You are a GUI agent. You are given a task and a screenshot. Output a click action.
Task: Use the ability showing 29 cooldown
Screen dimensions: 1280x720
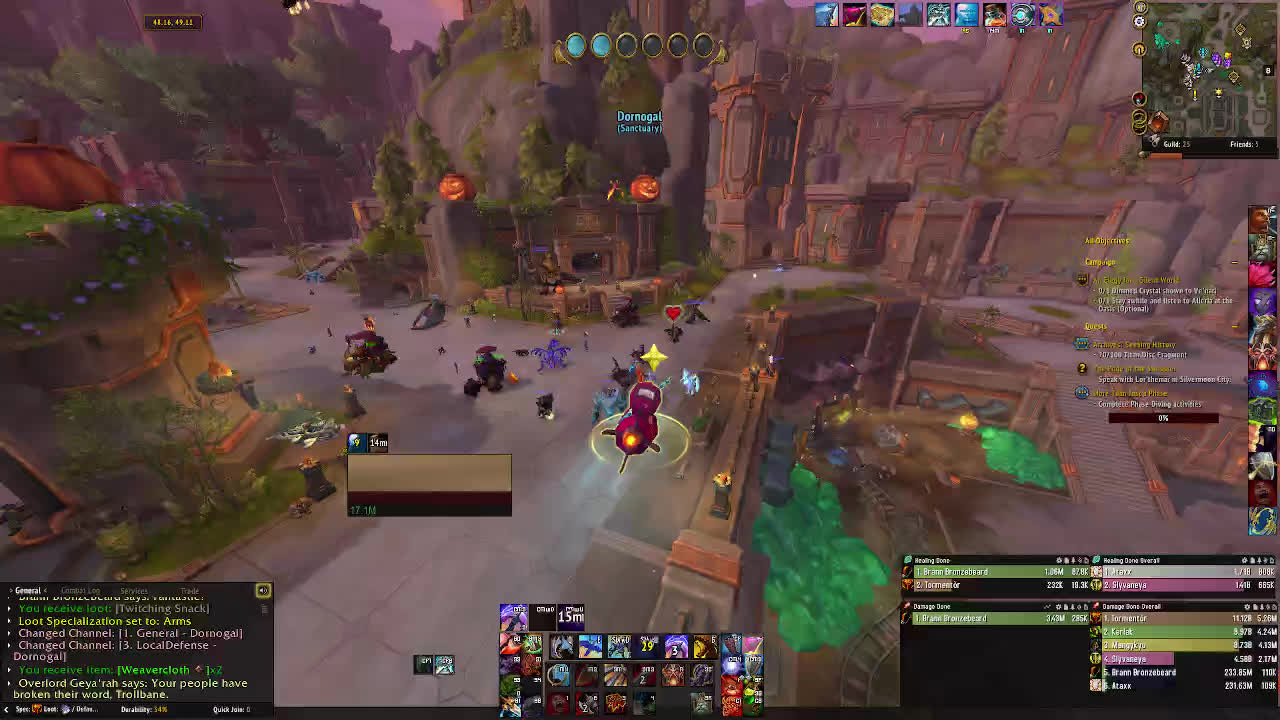pyautogui.click(x=647, y=647)
